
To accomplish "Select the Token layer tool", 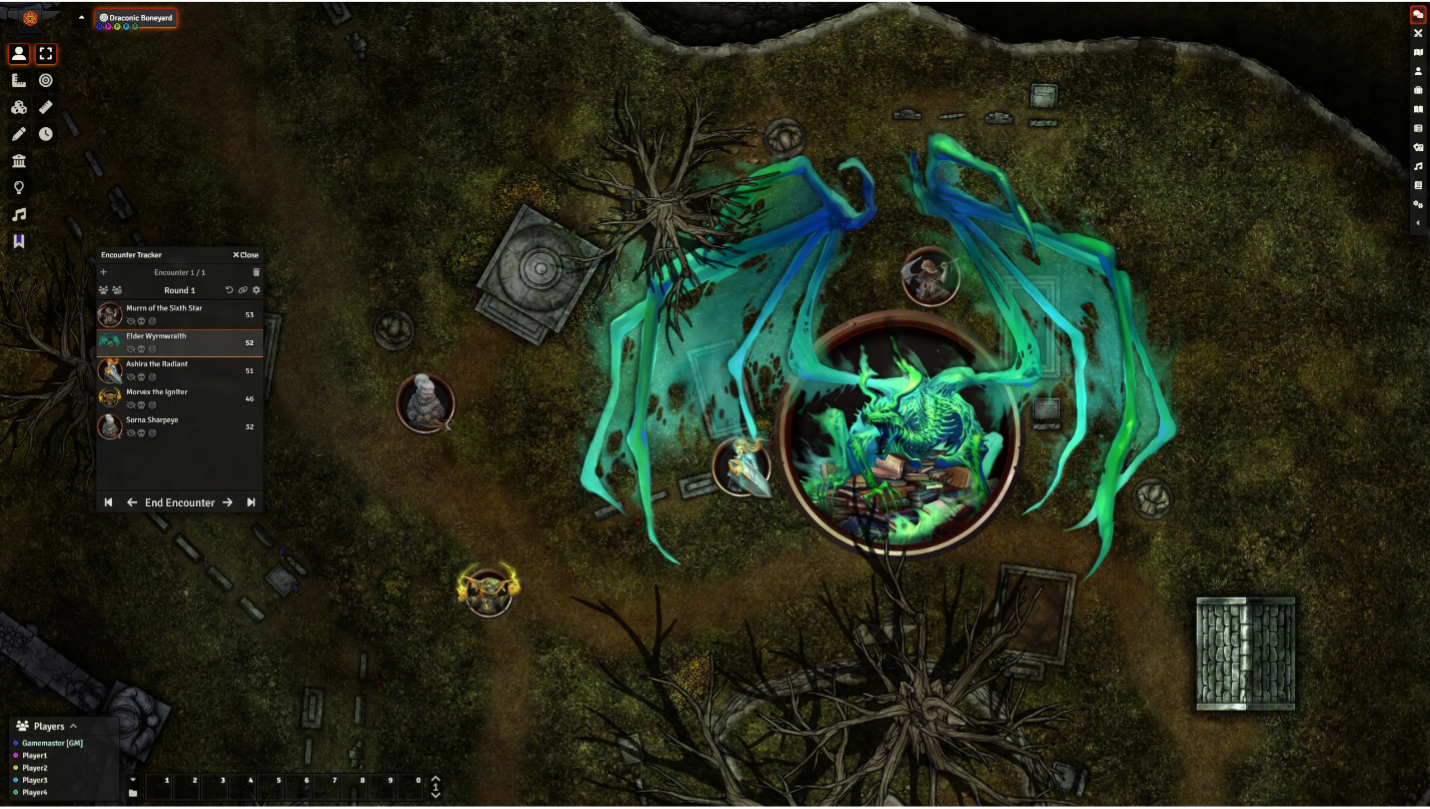I will [x=18, y=53].
